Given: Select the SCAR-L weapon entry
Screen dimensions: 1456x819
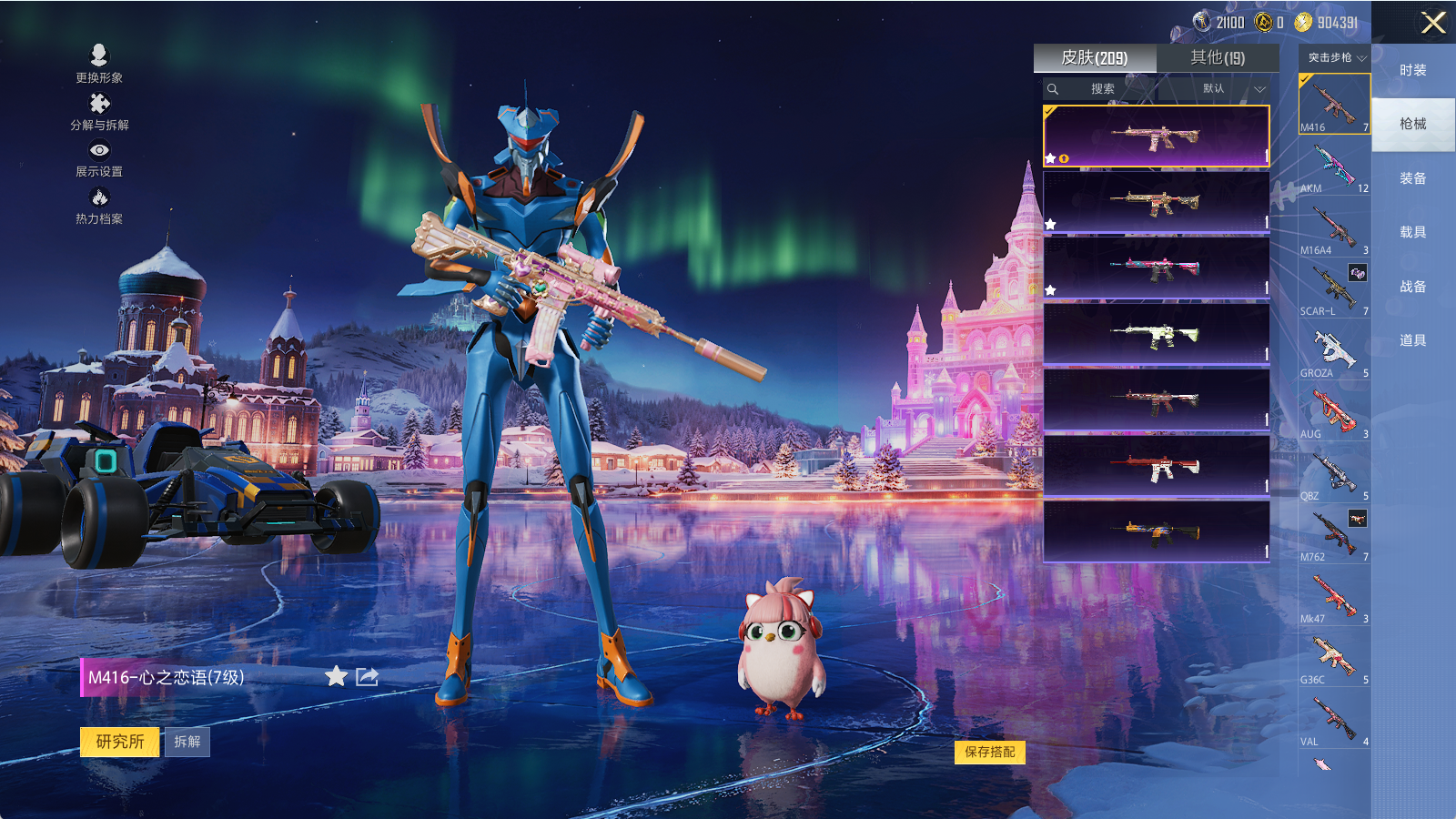Looking at the screenshot, I should click(1334, 290).
